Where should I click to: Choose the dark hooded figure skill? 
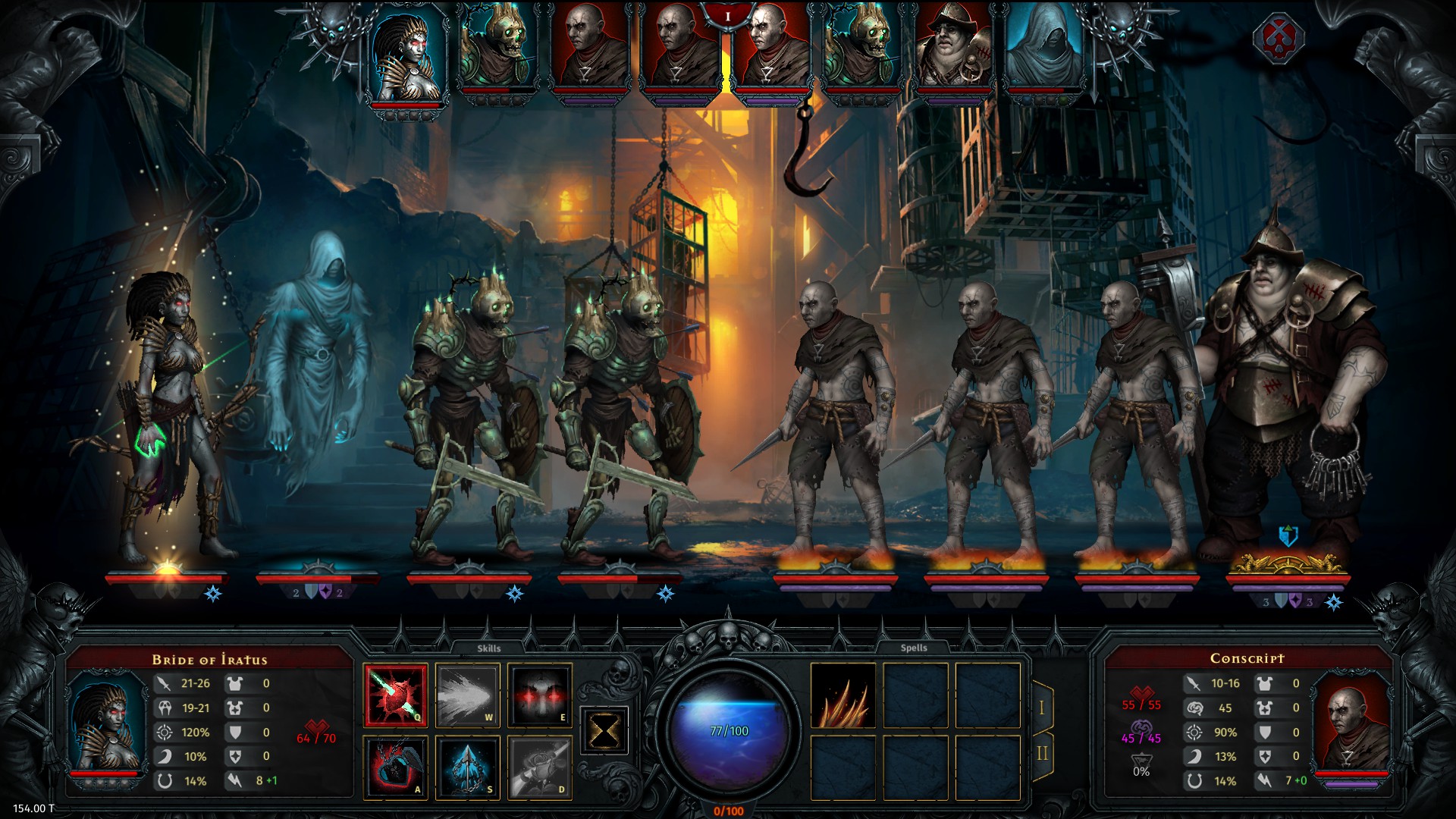coord(395,767)
